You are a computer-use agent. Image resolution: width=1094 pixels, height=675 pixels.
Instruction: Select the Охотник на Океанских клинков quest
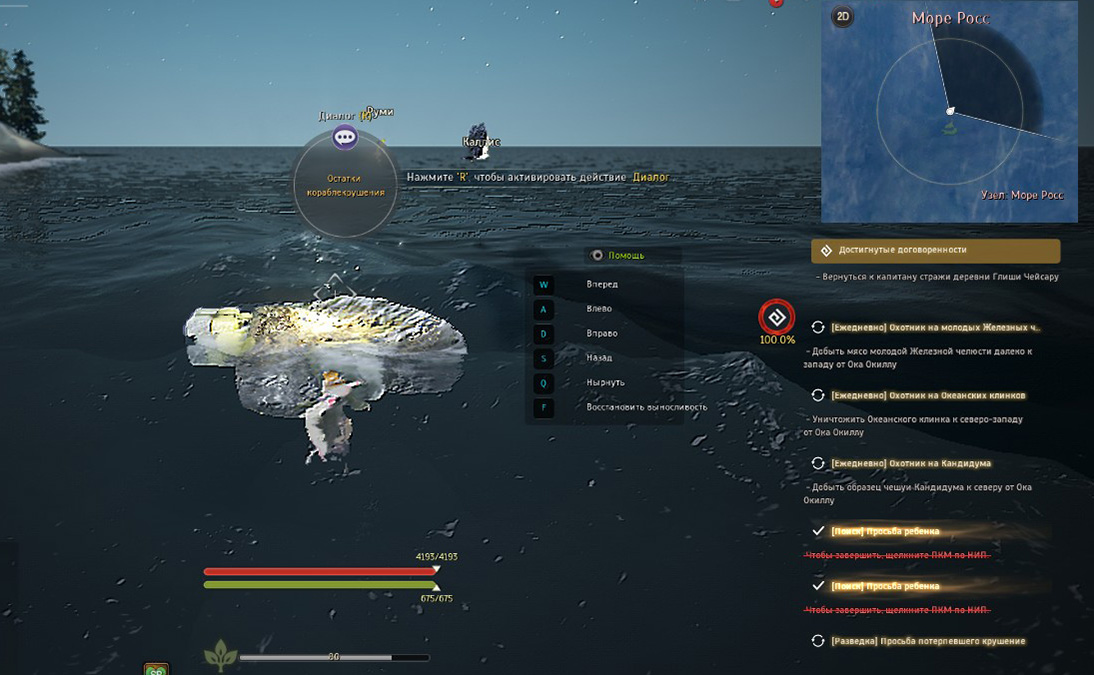coord(928,395)
